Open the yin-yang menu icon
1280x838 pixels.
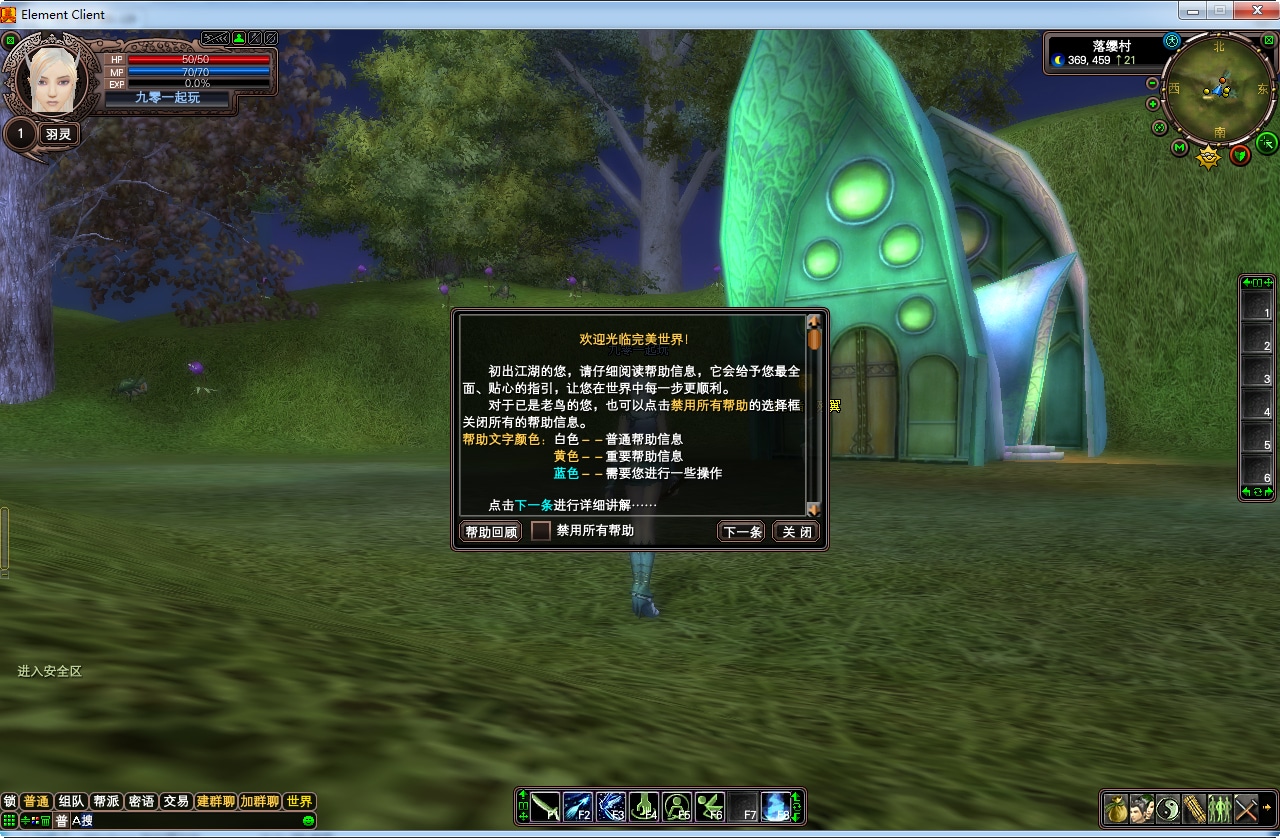point(1168,807)
